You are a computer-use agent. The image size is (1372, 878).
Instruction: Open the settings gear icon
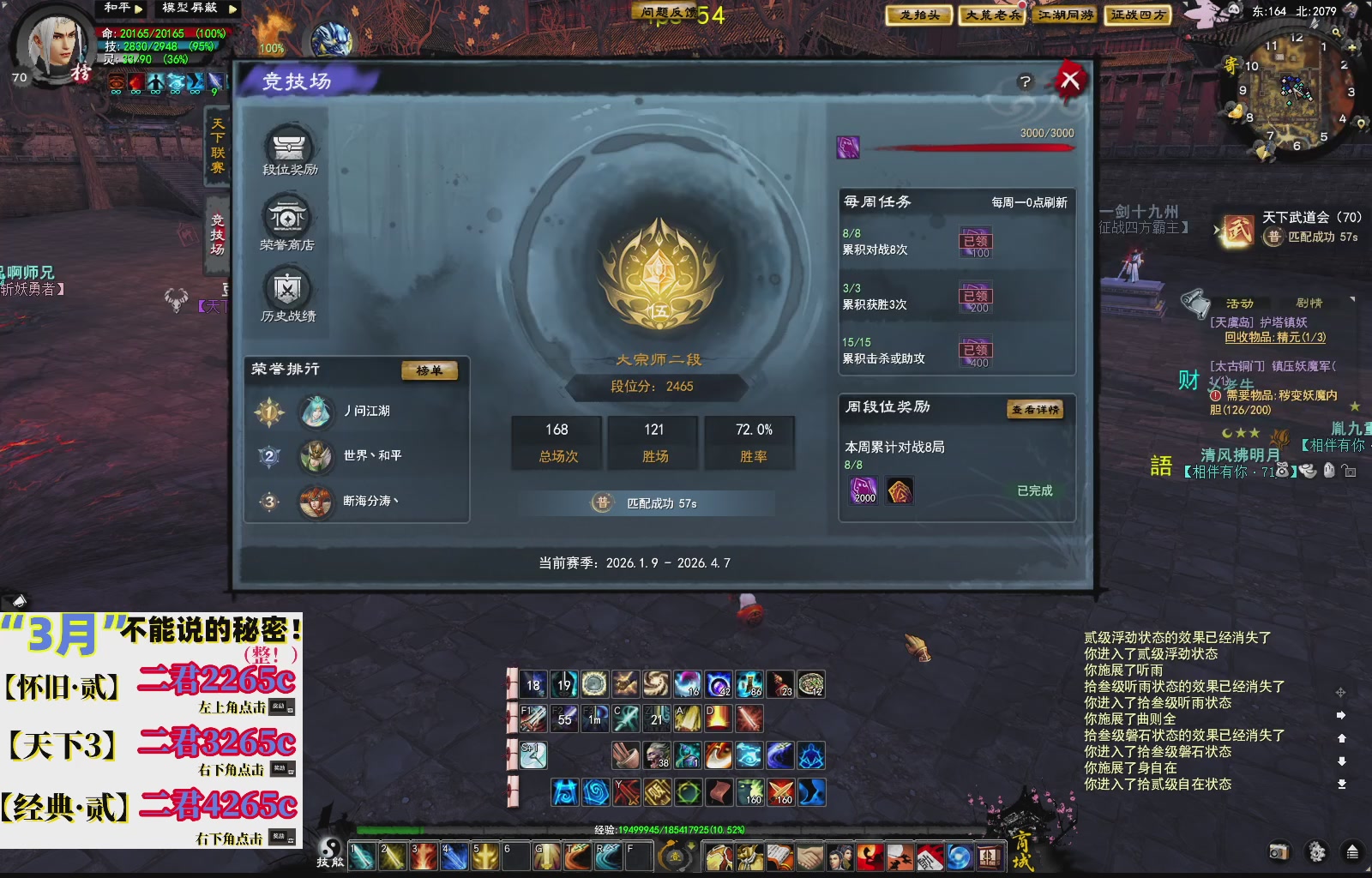pyautogui.click(x=1317, y=851)
